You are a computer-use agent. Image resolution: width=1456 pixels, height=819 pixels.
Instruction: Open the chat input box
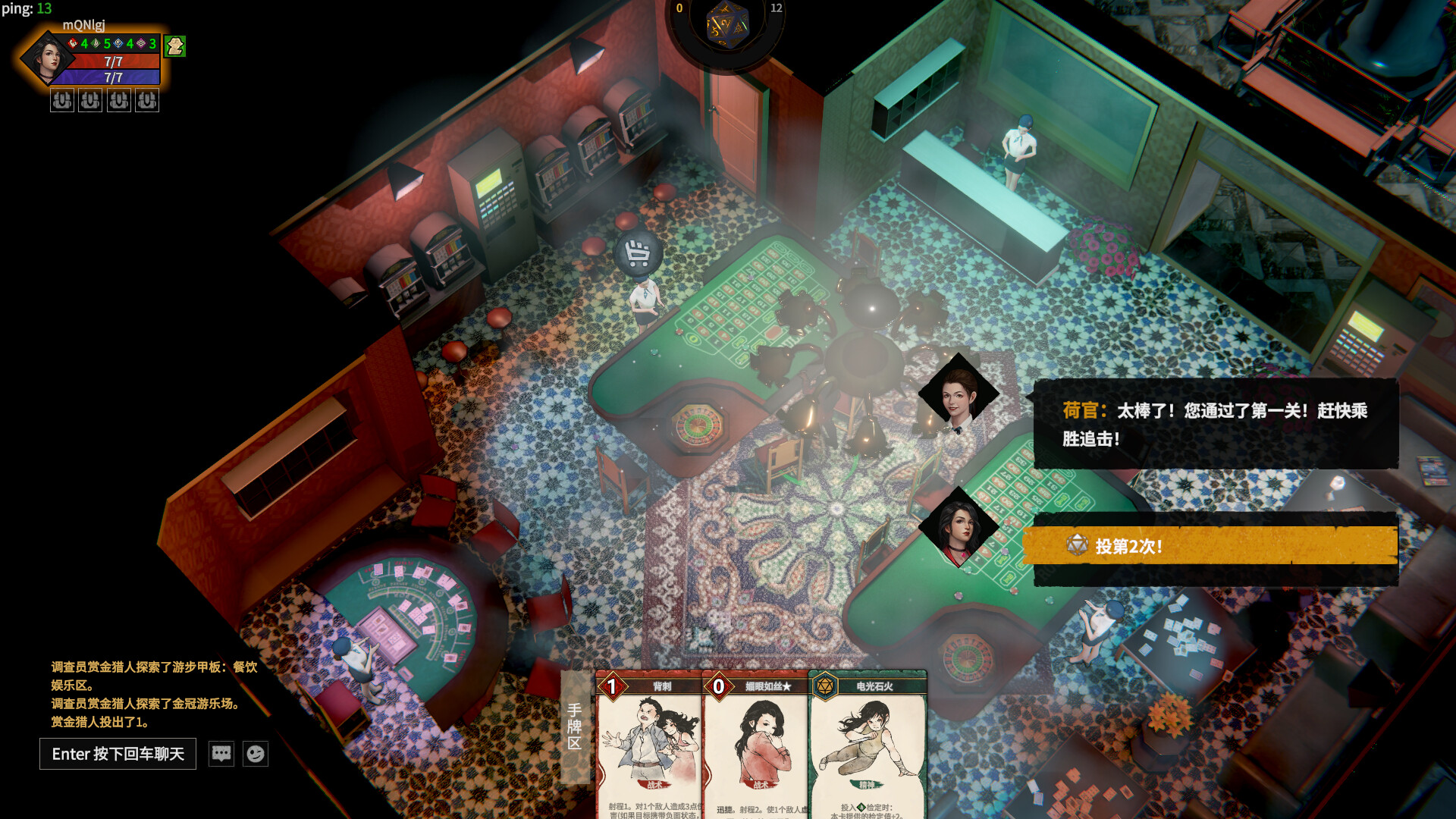118,754
